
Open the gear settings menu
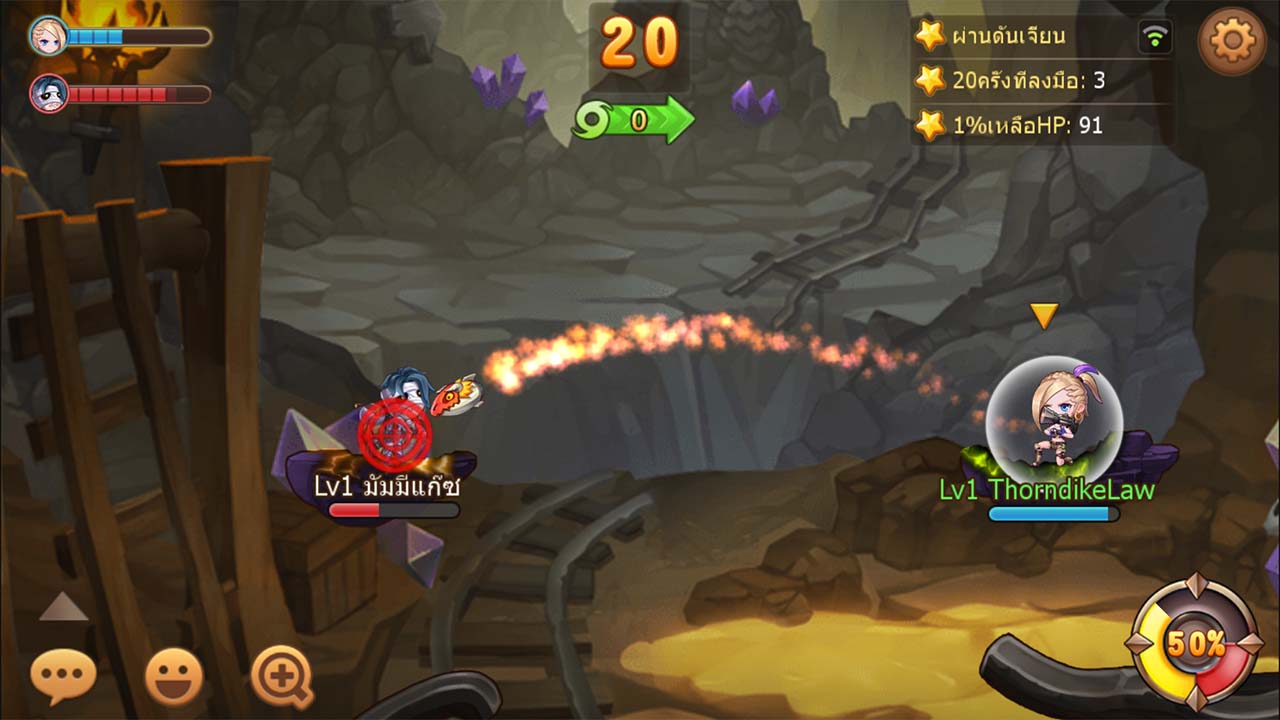click(1232, 40)
